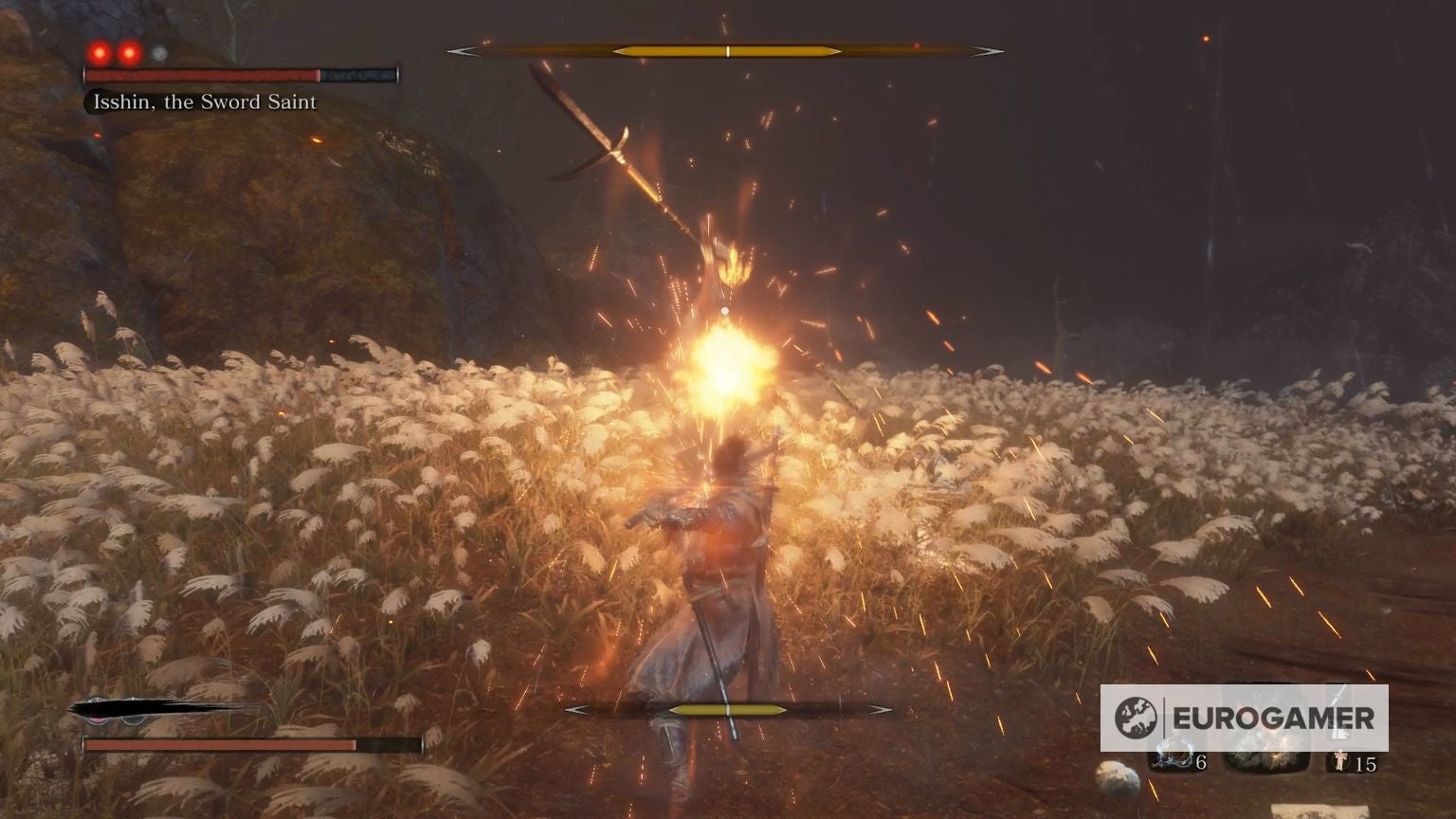The image size is (1456, 819).
Task: Click the first red deathblow marker
Action: click(x=99, y=52)
